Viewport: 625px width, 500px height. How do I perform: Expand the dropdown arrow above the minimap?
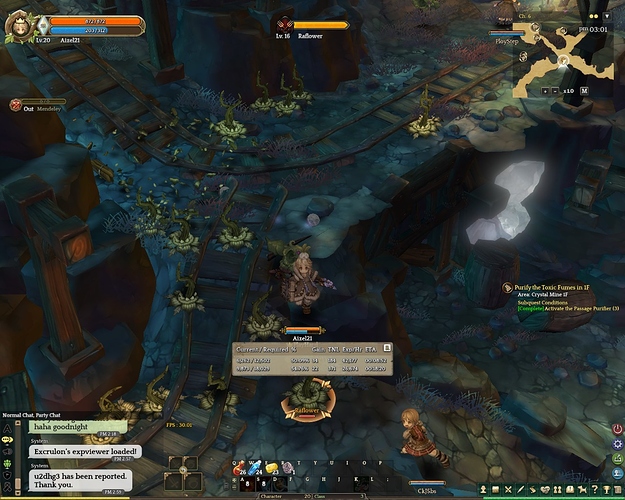606,16
